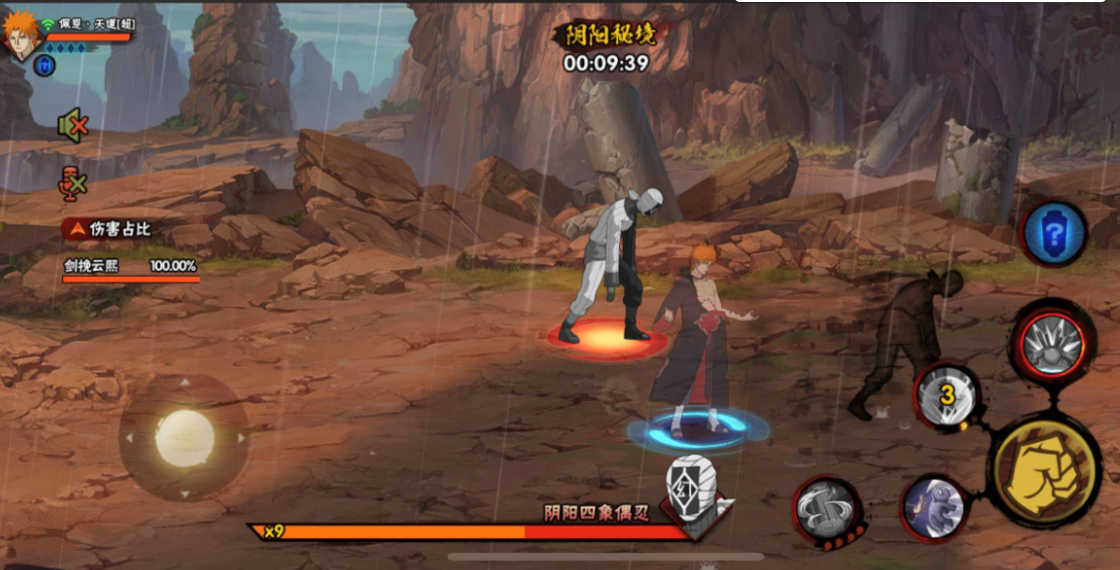Summon the purple beast ability
The height and width of the screenshot is (570, 1120).
click(934, 507)
